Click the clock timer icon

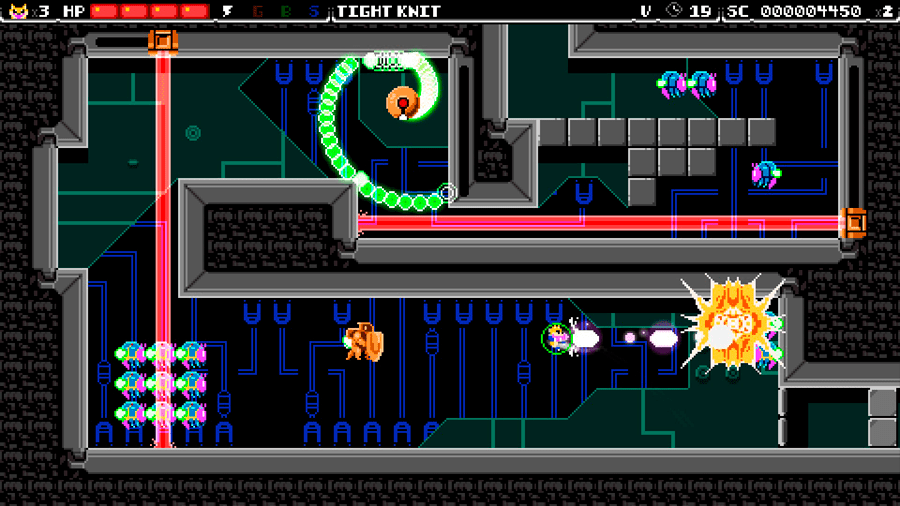point(674,11)
